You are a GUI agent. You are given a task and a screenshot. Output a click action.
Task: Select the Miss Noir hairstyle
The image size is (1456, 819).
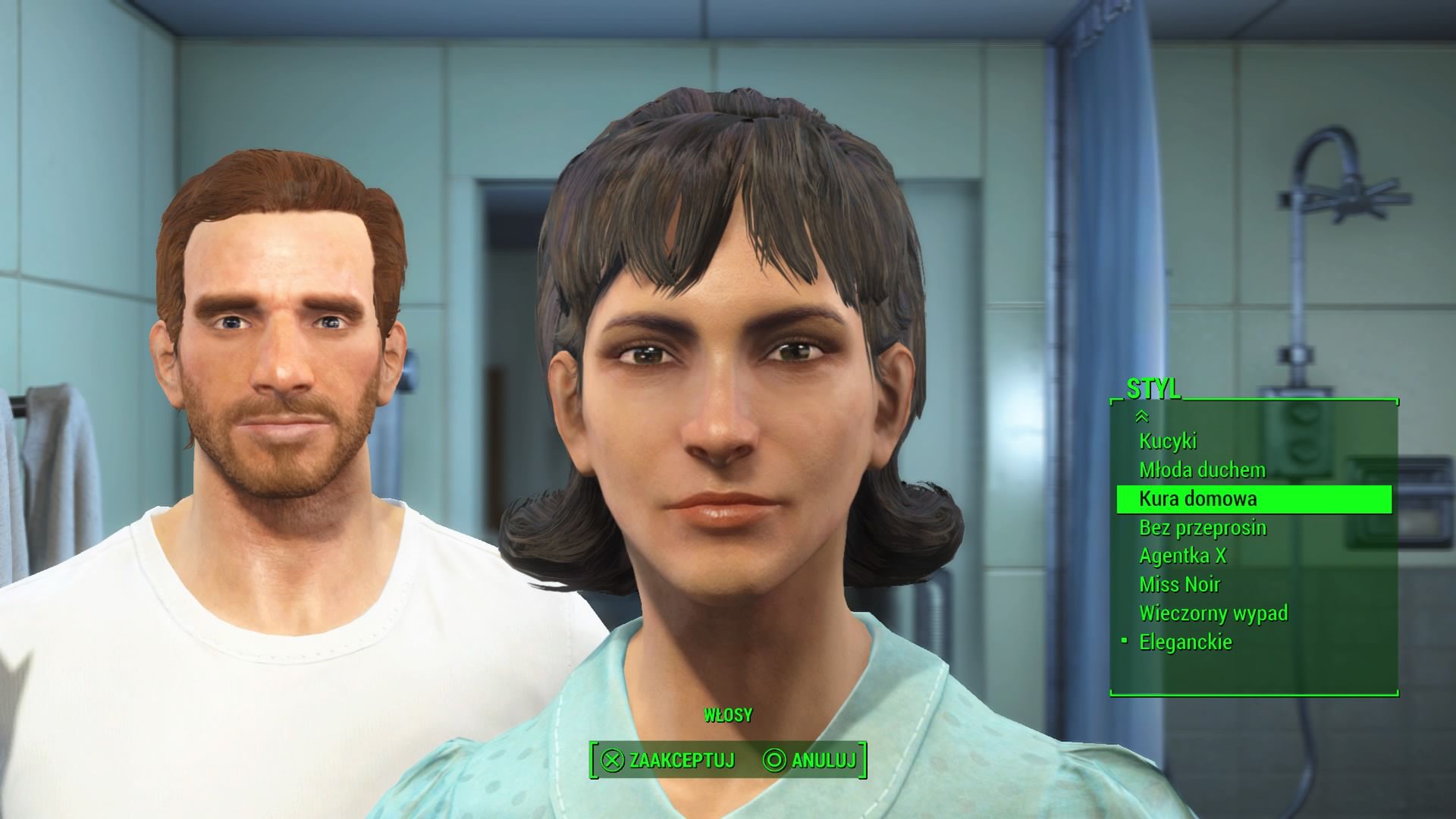point(1181,584)
